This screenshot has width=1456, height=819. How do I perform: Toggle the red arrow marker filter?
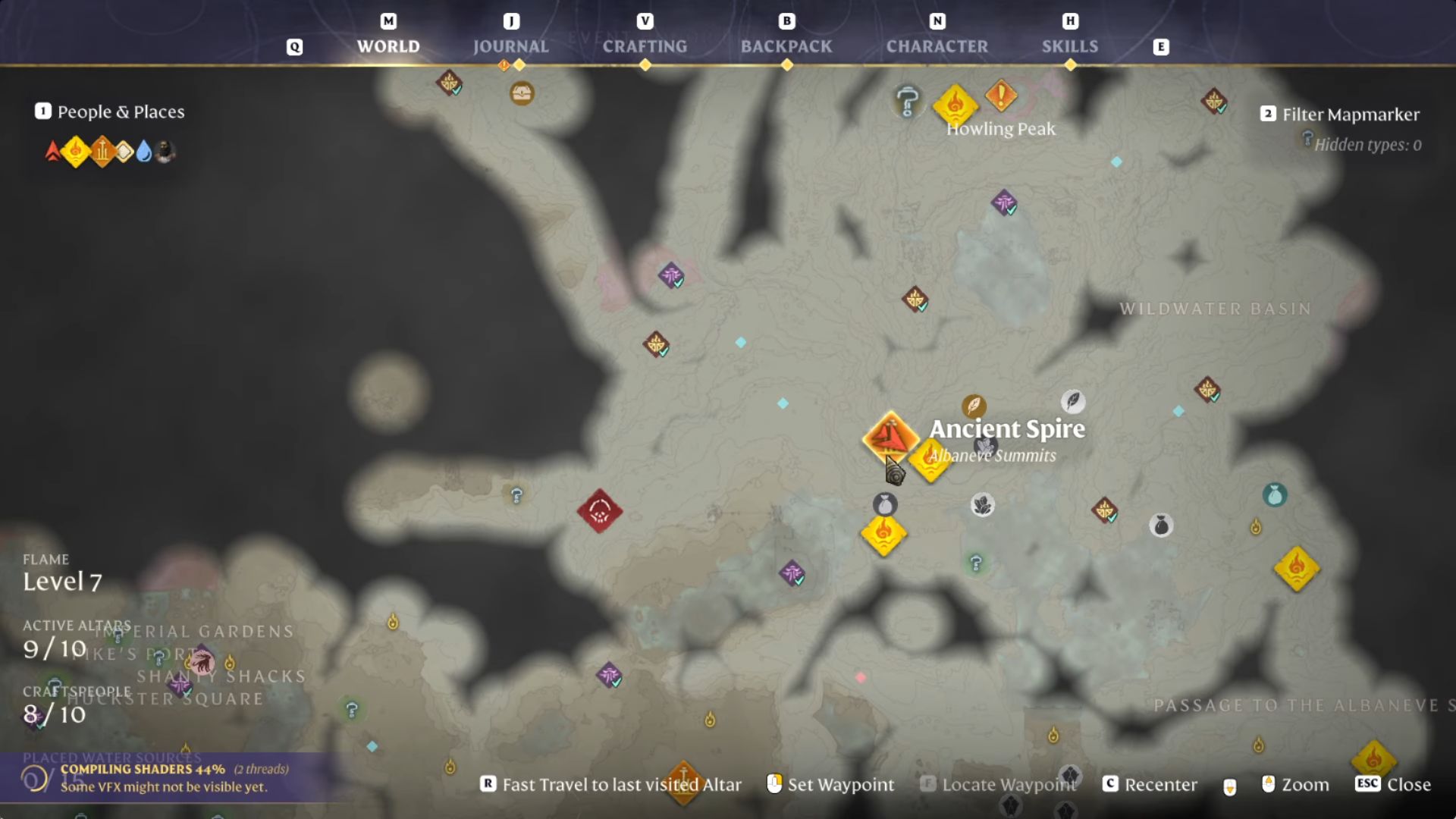pyautogui.click(x=52, y=151)
